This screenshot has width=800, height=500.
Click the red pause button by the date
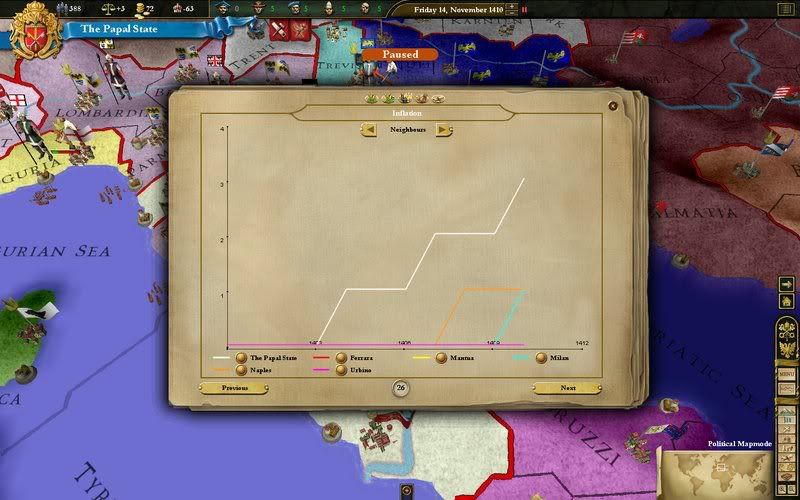[x=523, y=10]
